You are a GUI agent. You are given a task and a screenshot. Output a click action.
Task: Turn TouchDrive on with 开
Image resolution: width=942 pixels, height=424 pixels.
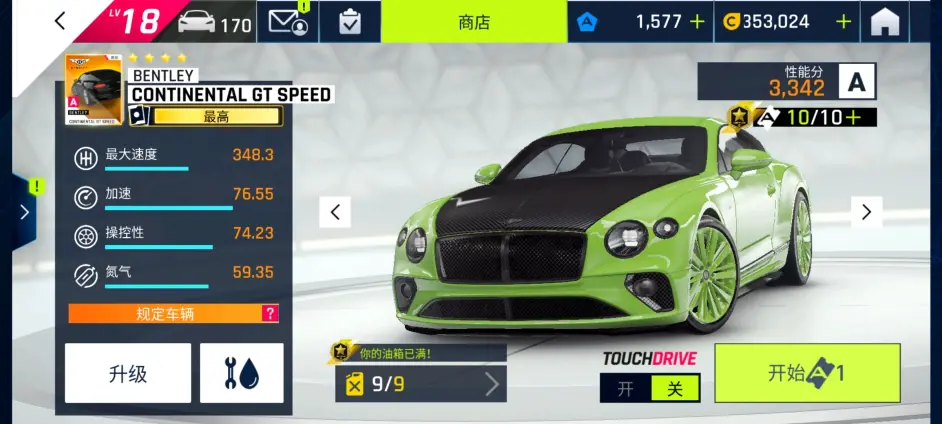tap(625, 389)
